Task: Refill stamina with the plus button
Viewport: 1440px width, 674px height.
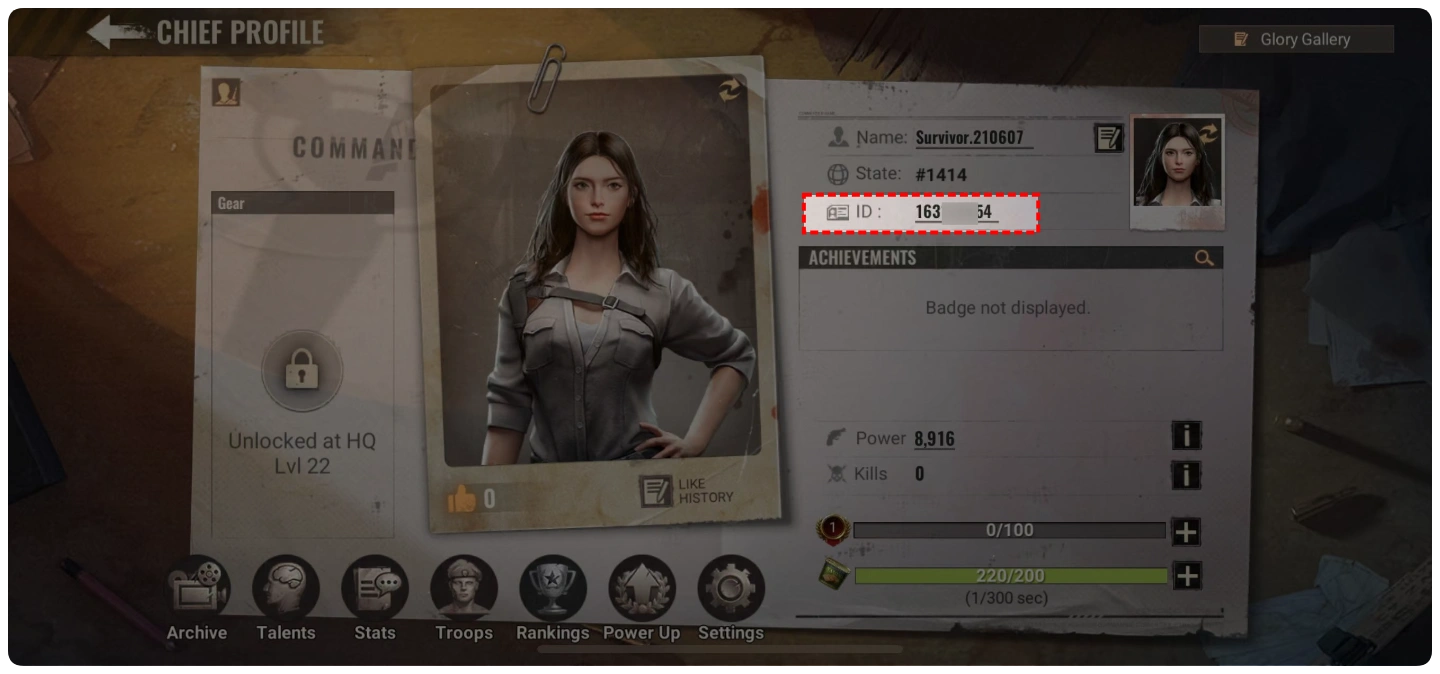Action: 1186,576
